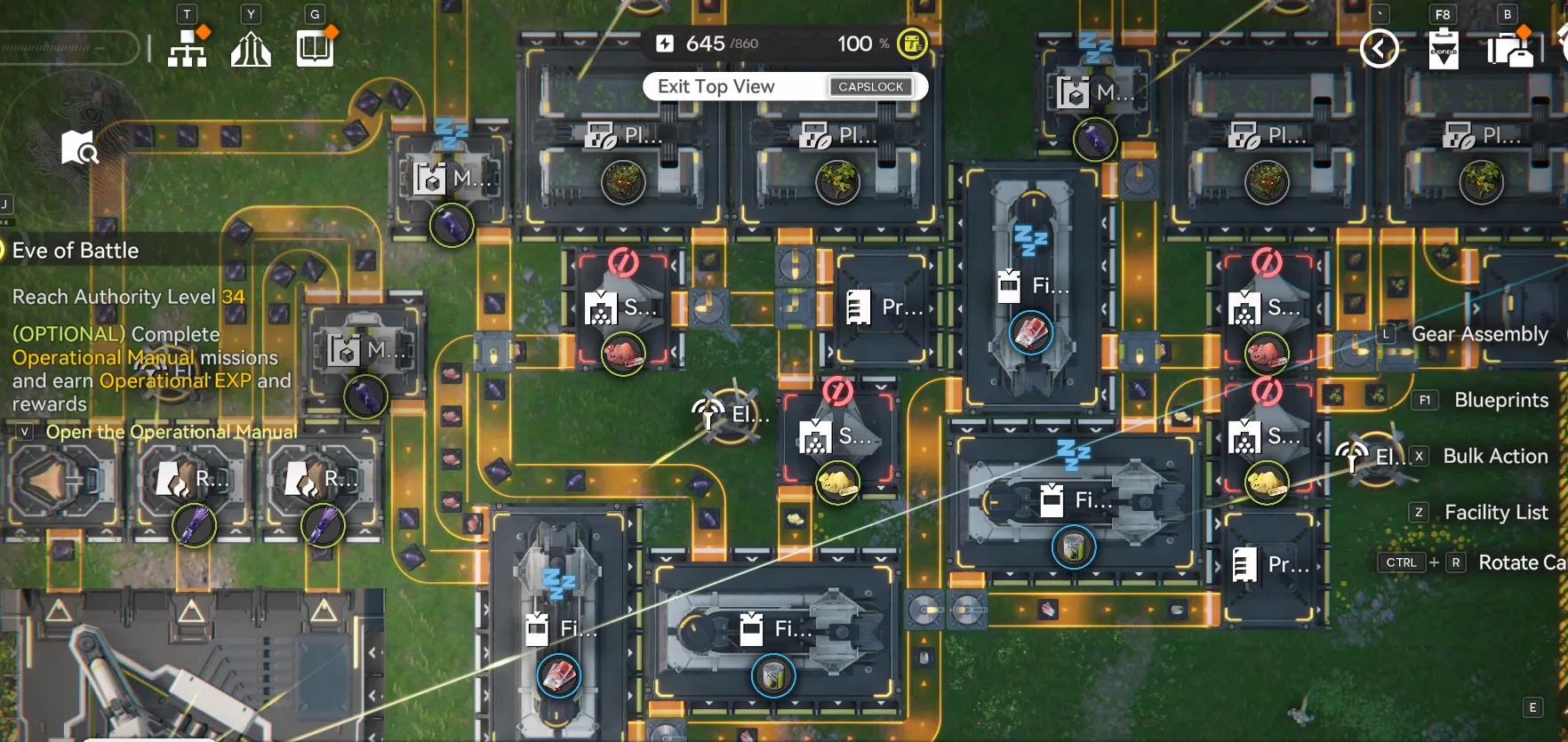Start Bulk Action mode
The width and height of the screenshot is (1568, 742).
click(1495, 456)
